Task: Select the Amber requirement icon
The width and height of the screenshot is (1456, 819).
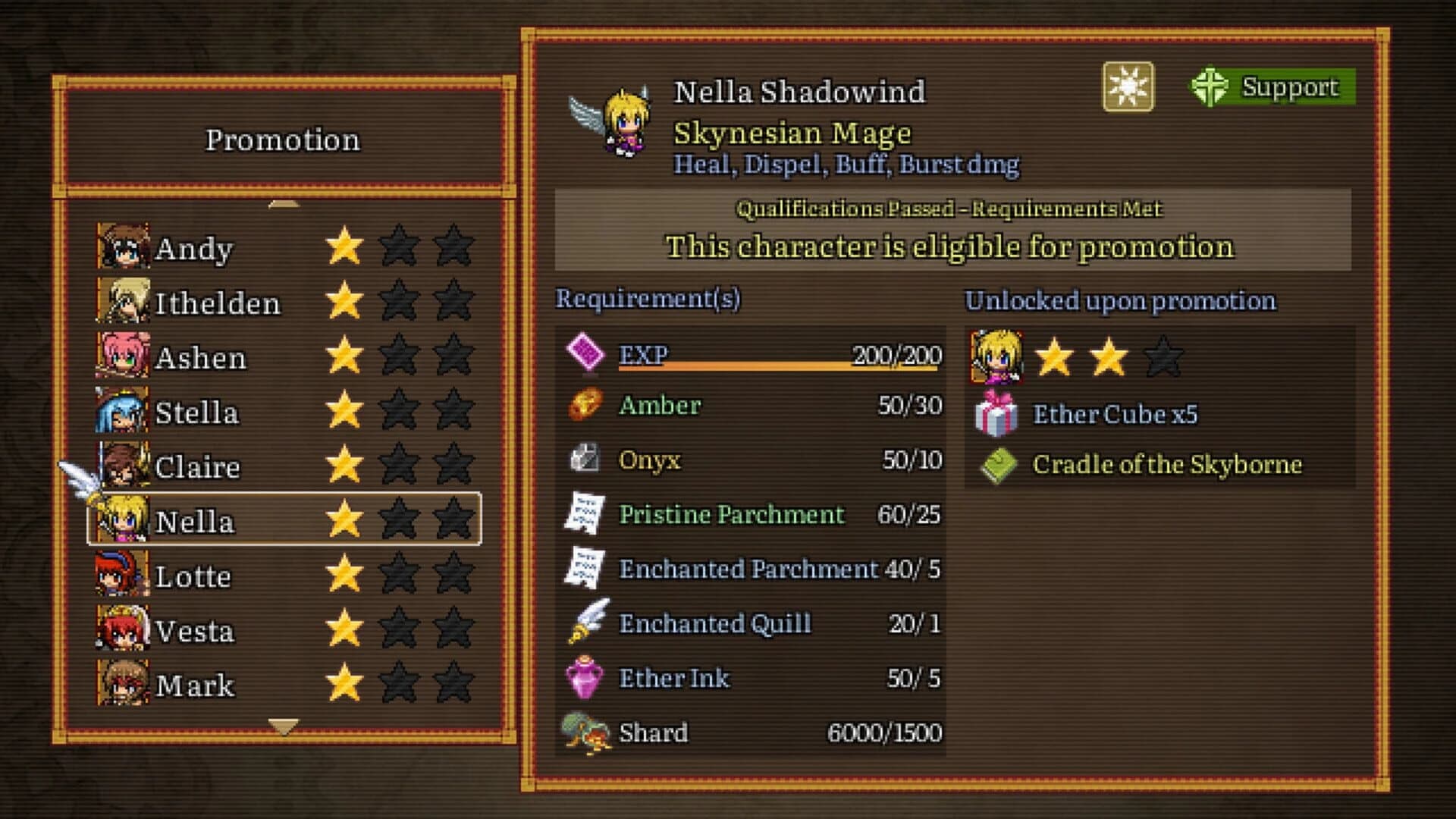Action: tap(582, 406)
